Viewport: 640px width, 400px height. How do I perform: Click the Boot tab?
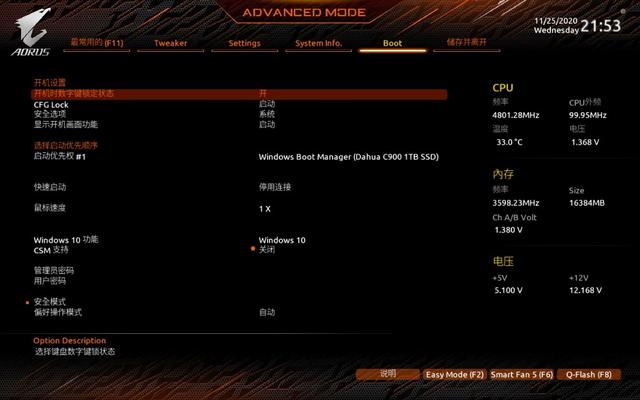(x=393, y=43)
